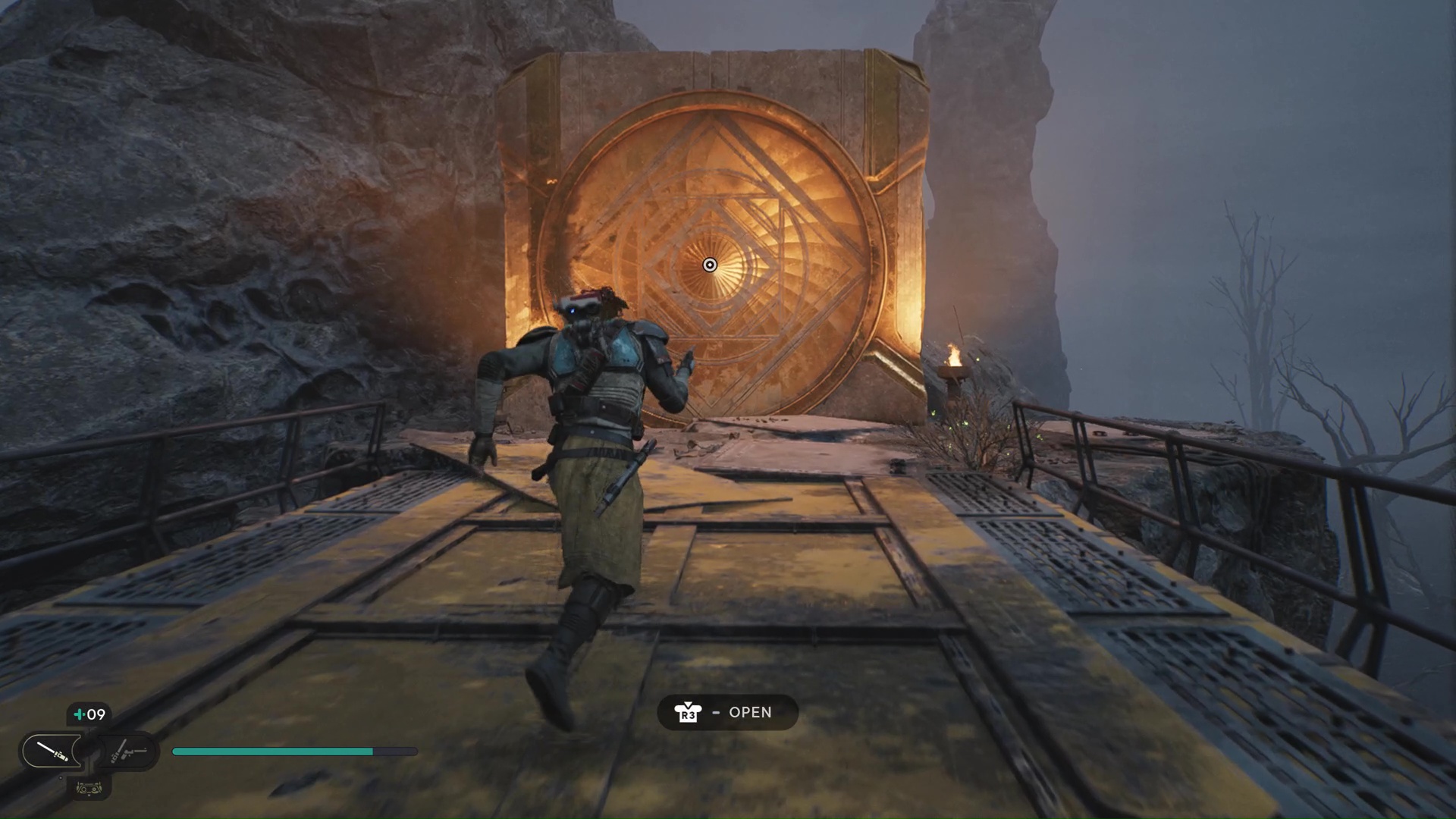Select the blaster stance icon
Viewport: 1456px width, 819px height.
(x=127, y=751)
